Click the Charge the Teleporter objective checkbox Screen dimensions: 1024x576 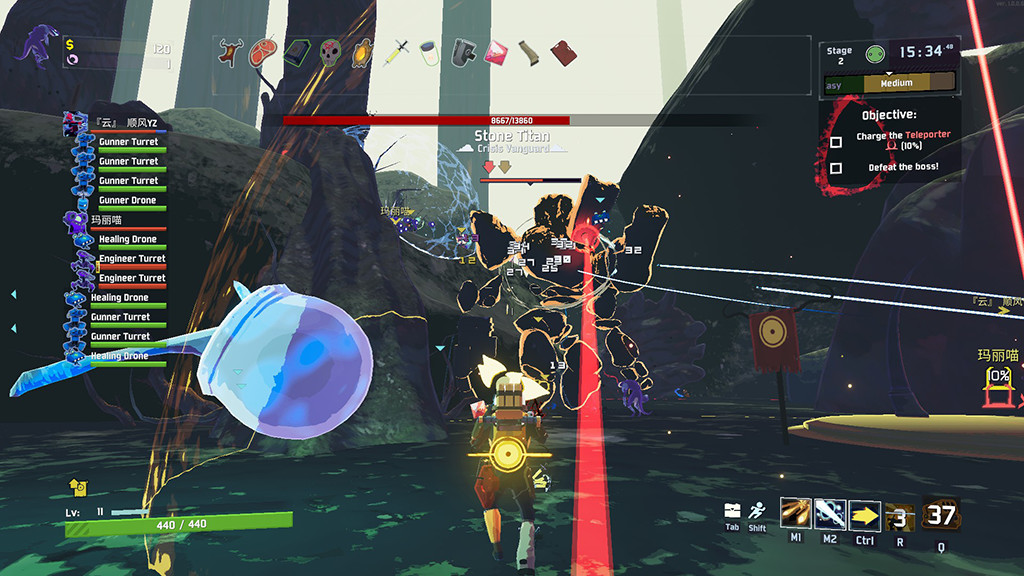pos(836,141)
